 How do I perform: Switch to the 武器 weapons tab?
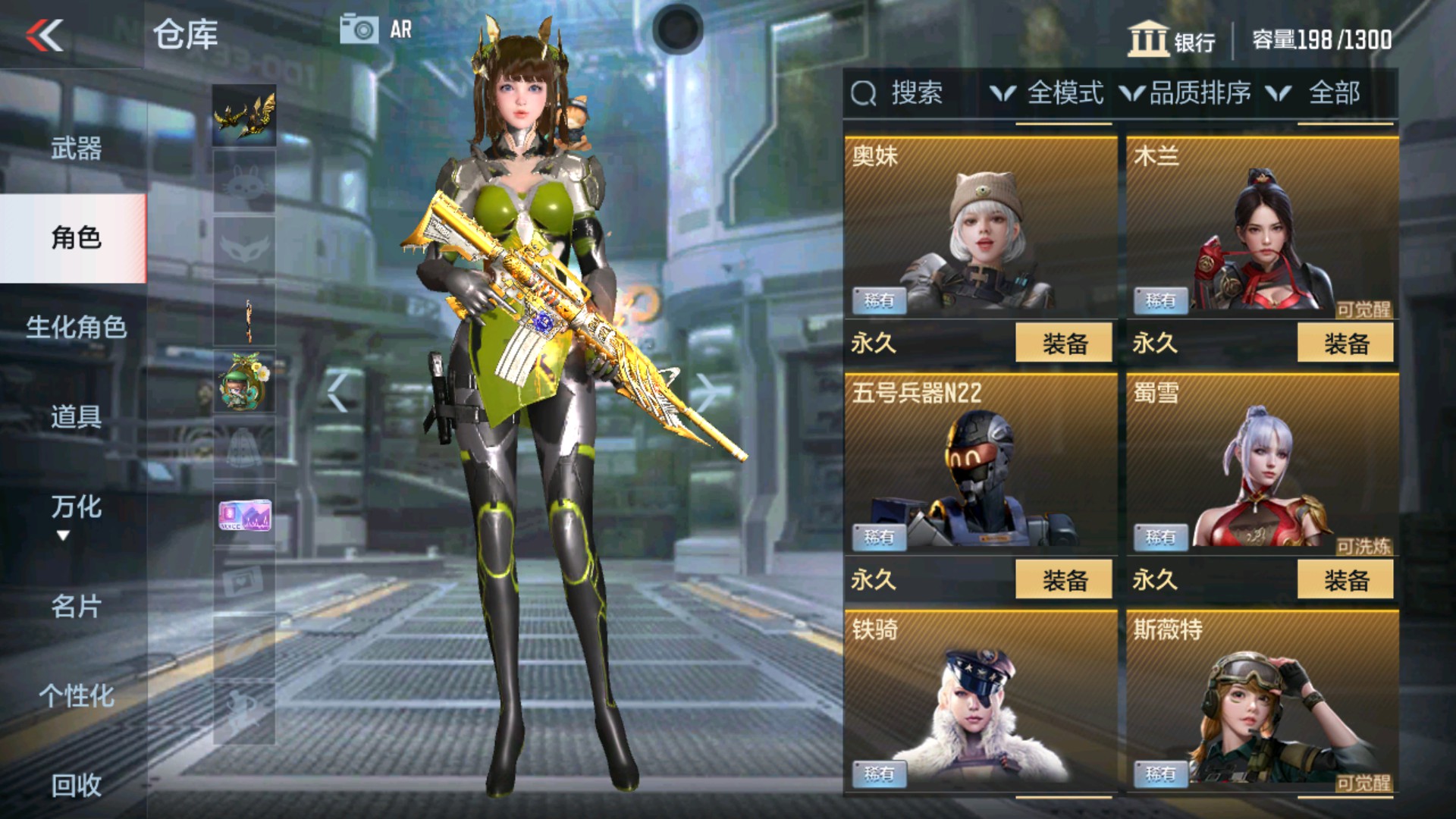[x=74, y=149]
